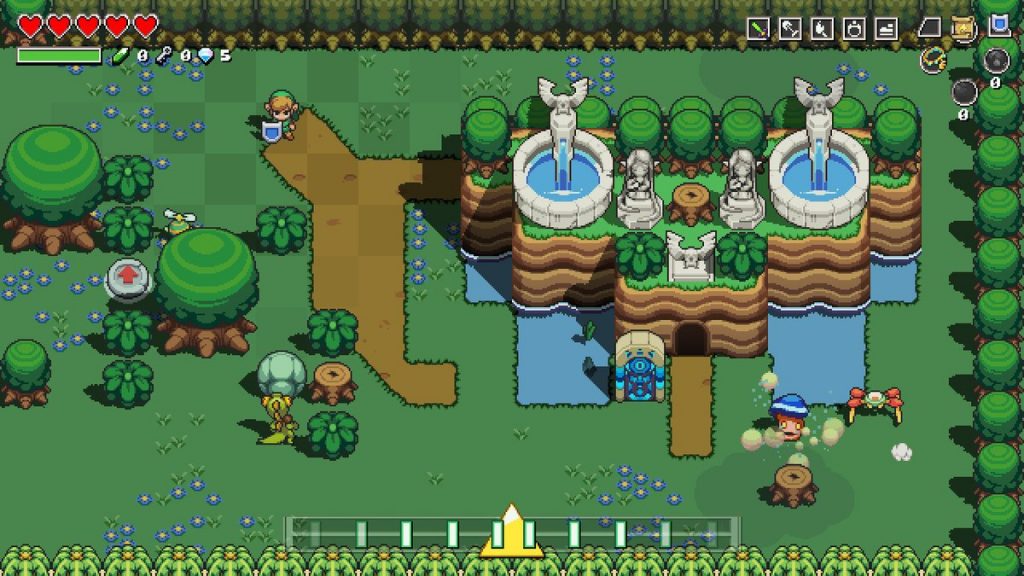Activate the jeweled gold ring item

(933, 60)
